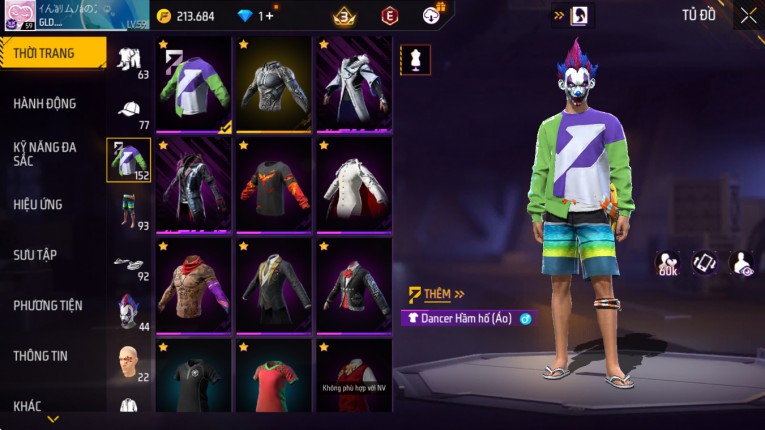This screenshot has height=430, width=765.
Task: Pick the black shirt with orange sleeves
Action: pyautogui.click(x=274, y=185)
